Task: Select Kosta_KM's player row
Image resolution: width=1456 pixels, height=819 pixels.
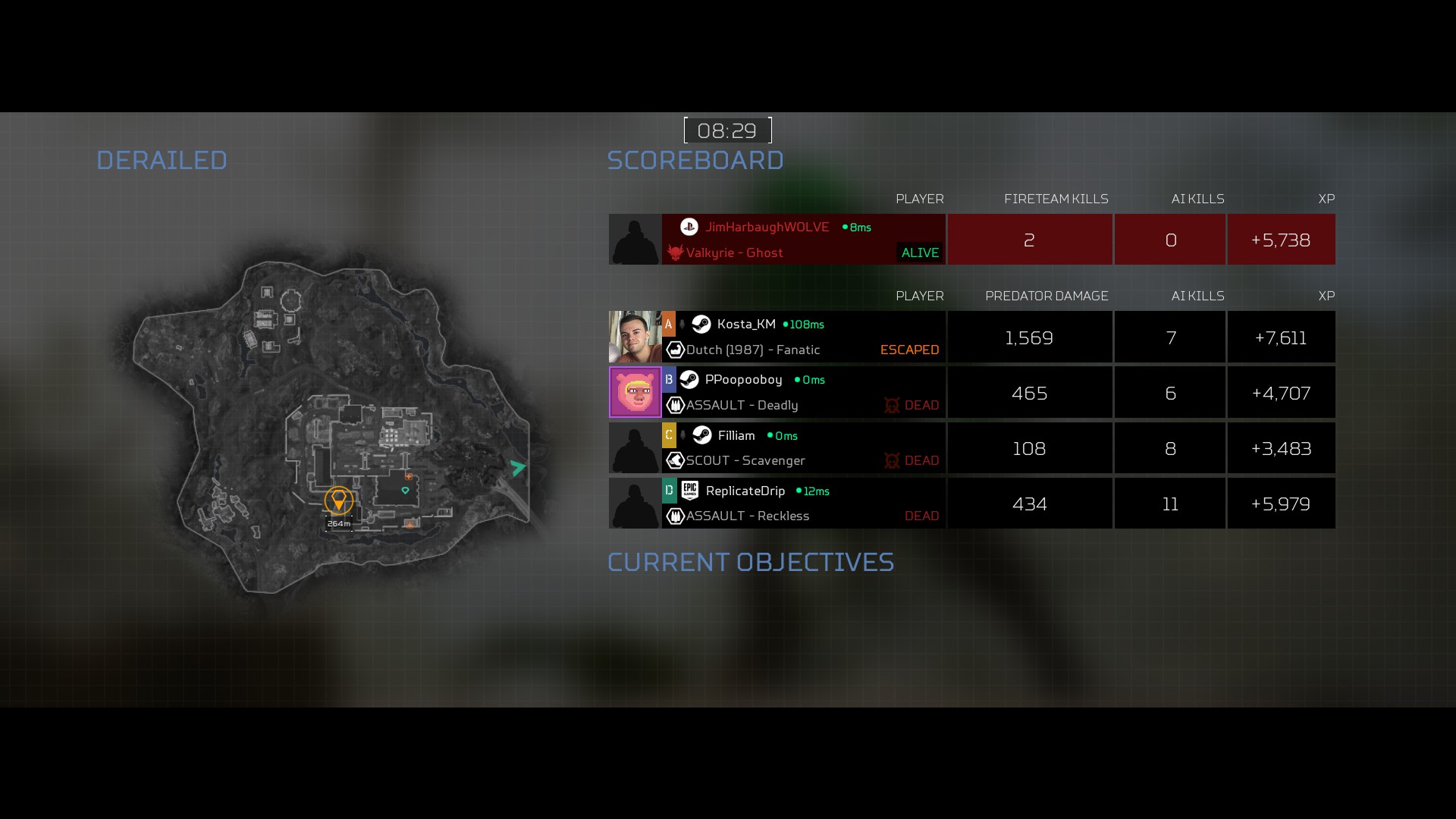Action: coord(804,337)
